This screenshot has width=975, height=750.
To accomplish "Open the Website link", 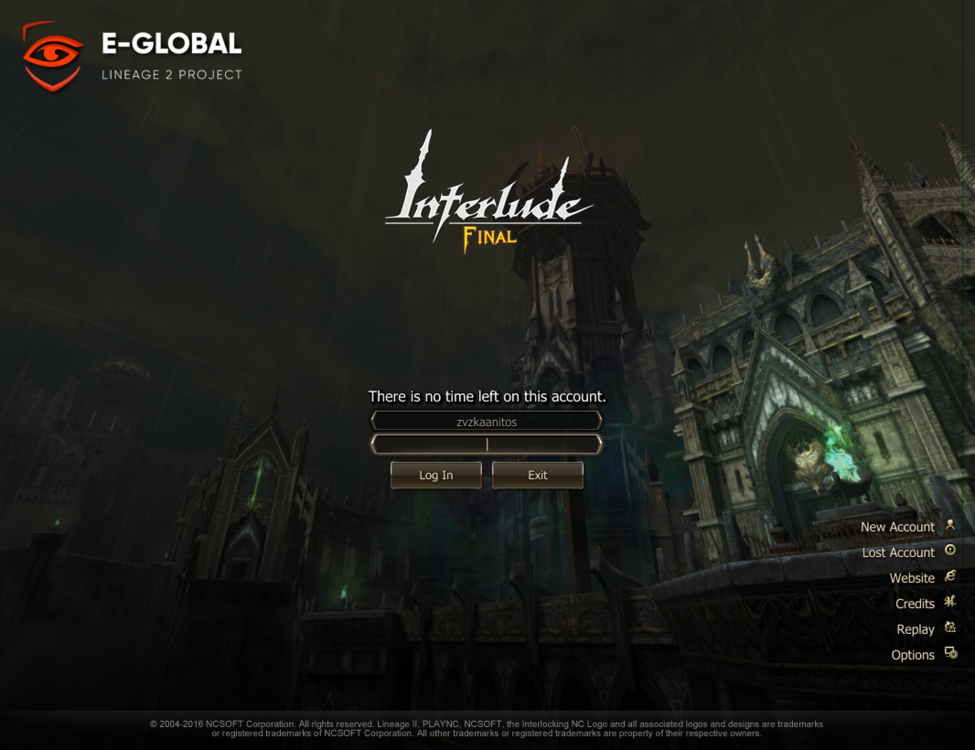I will click(x=912, y=578).
